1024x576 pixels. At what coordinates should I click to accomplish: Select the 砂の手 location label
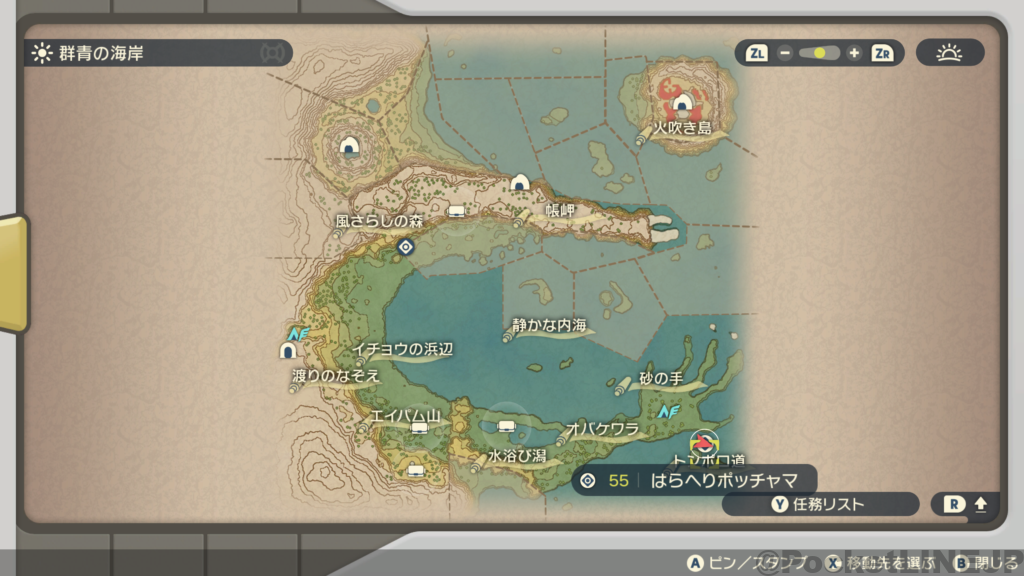click(x=660, y=379)
